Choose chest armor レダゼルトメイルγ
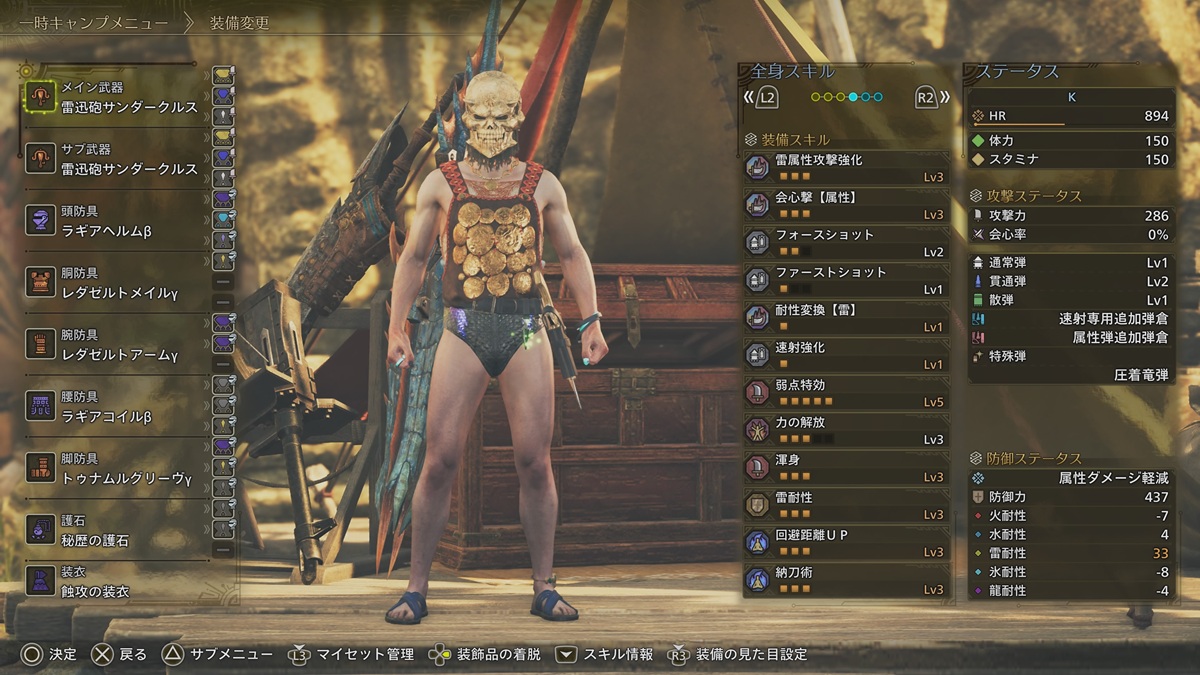Viewport: 1200px width, 675px height. [115, 283]
